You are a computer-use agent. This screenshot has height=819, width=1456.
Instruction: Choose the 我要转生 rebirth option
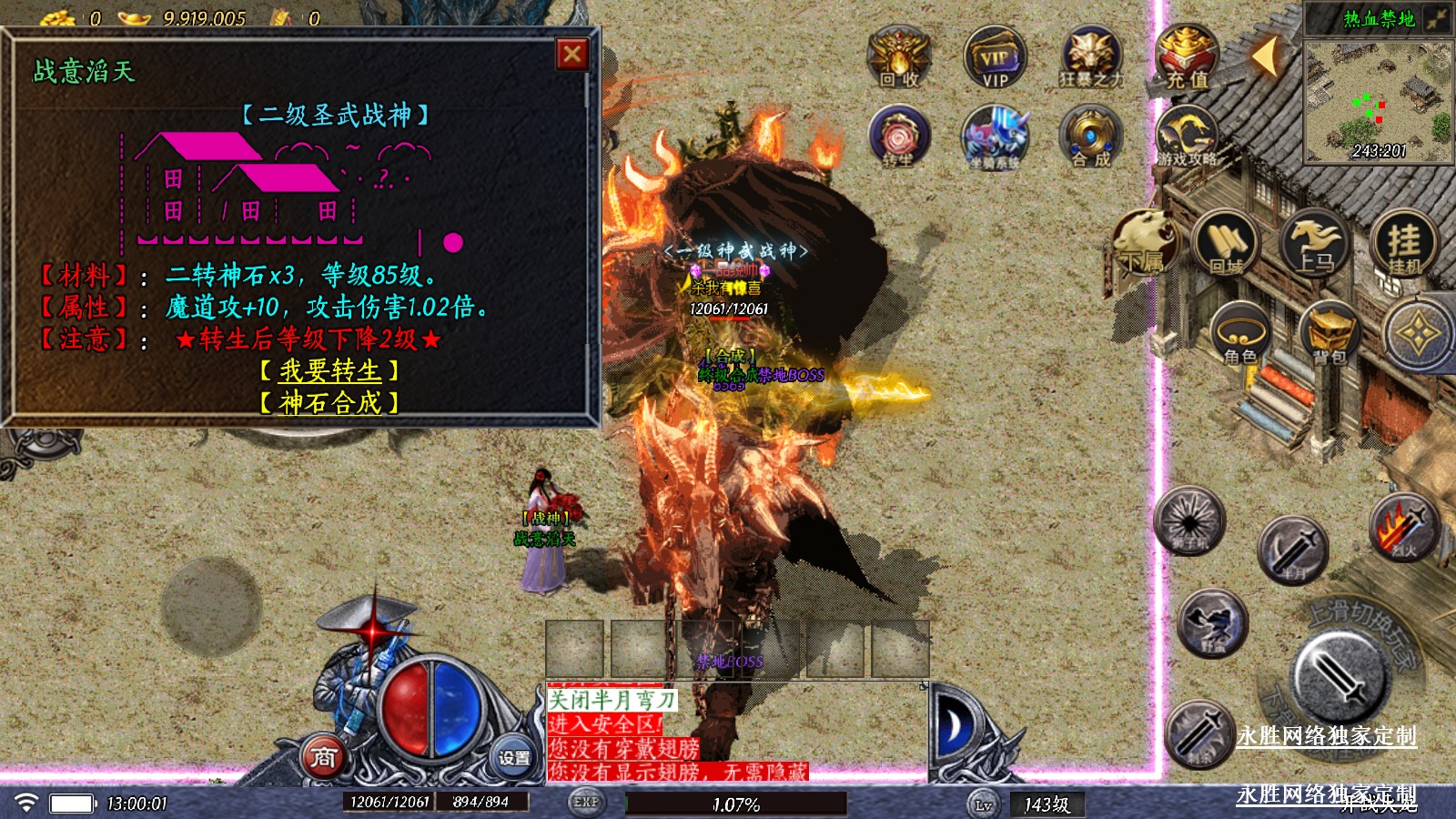coord(329,370)
